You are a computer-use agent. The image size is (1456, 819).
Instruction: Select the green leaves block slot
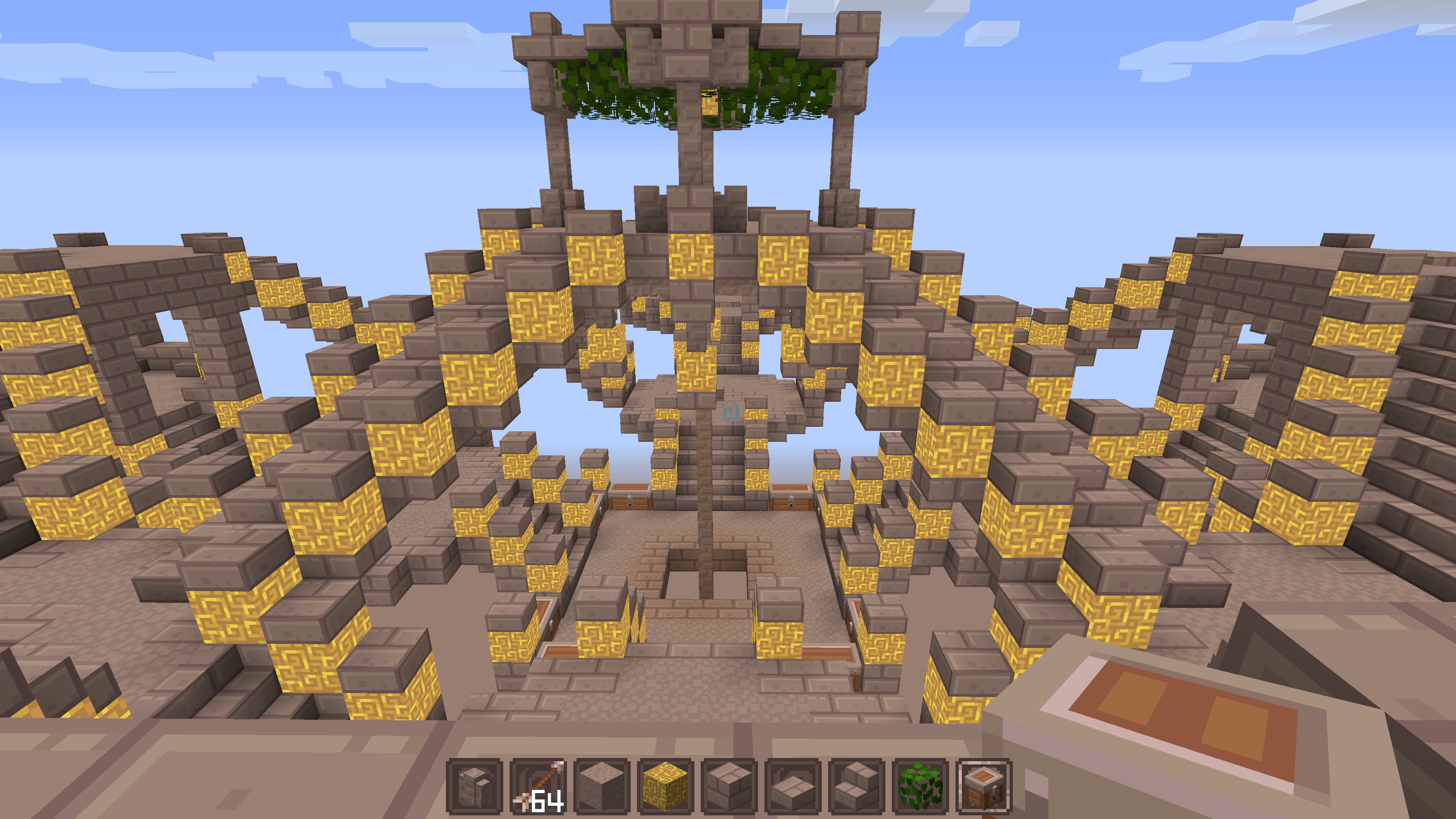click(x=920, y=787)
